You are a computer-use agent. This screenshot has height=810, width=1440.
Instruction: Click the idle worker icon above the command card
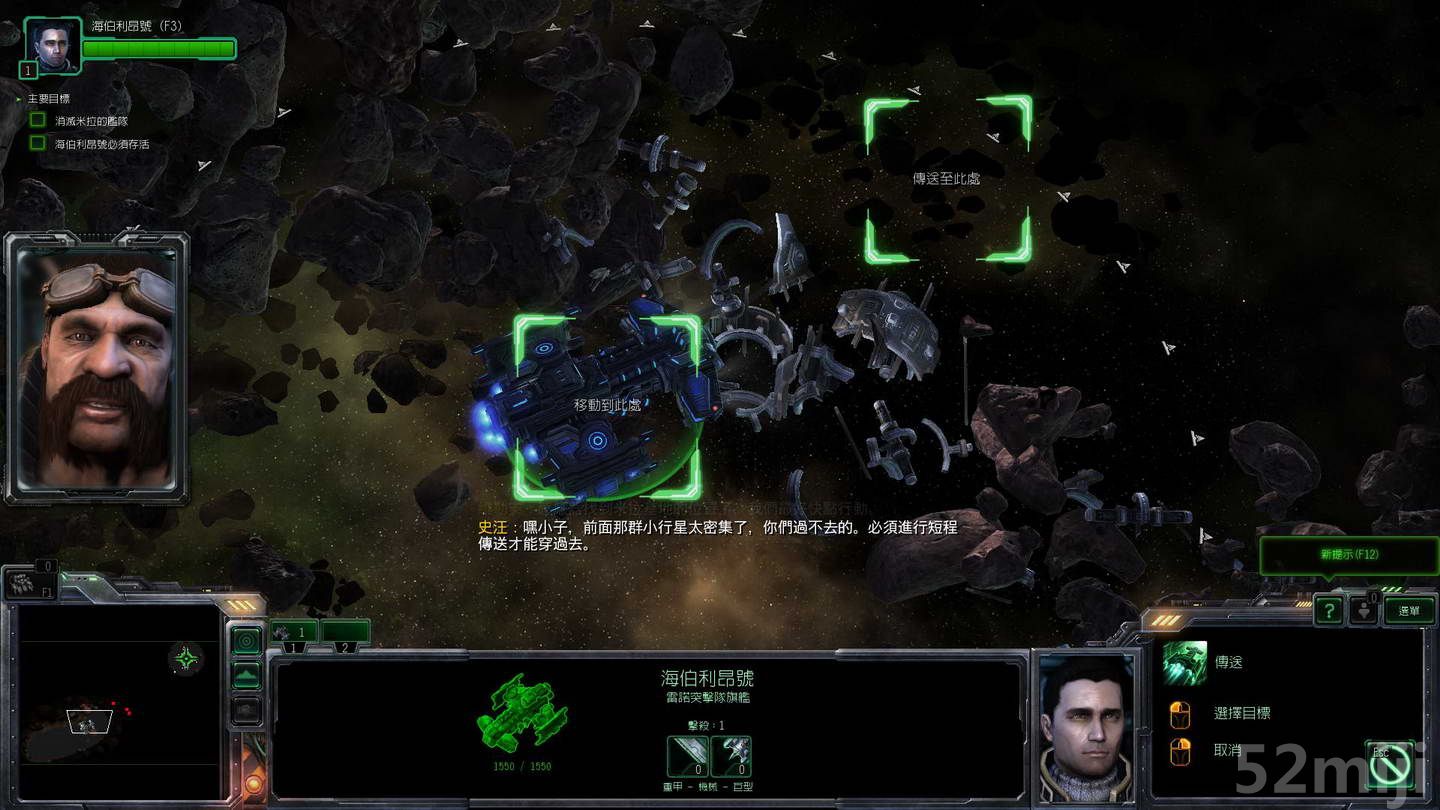point(1365,608)
